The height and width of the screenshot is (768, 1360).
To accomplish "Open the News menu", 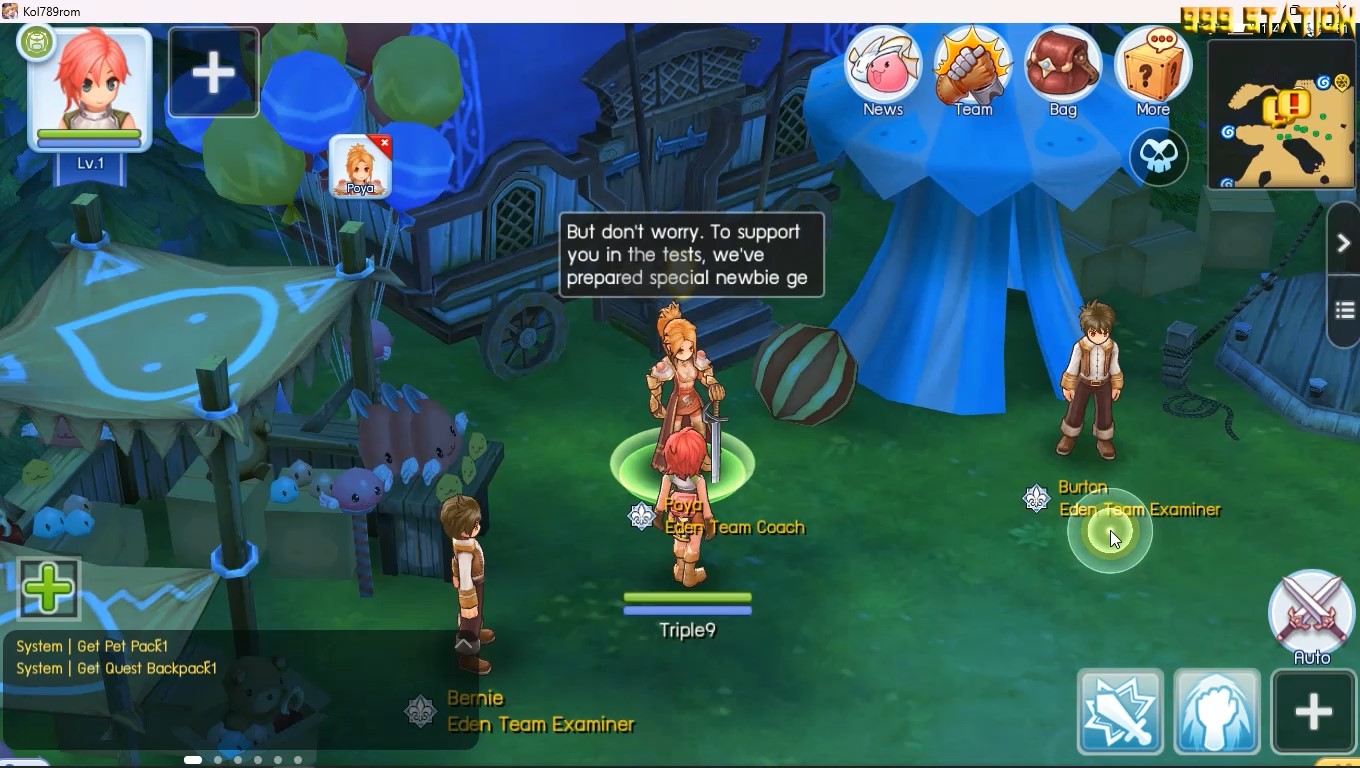I will (883, 70).
